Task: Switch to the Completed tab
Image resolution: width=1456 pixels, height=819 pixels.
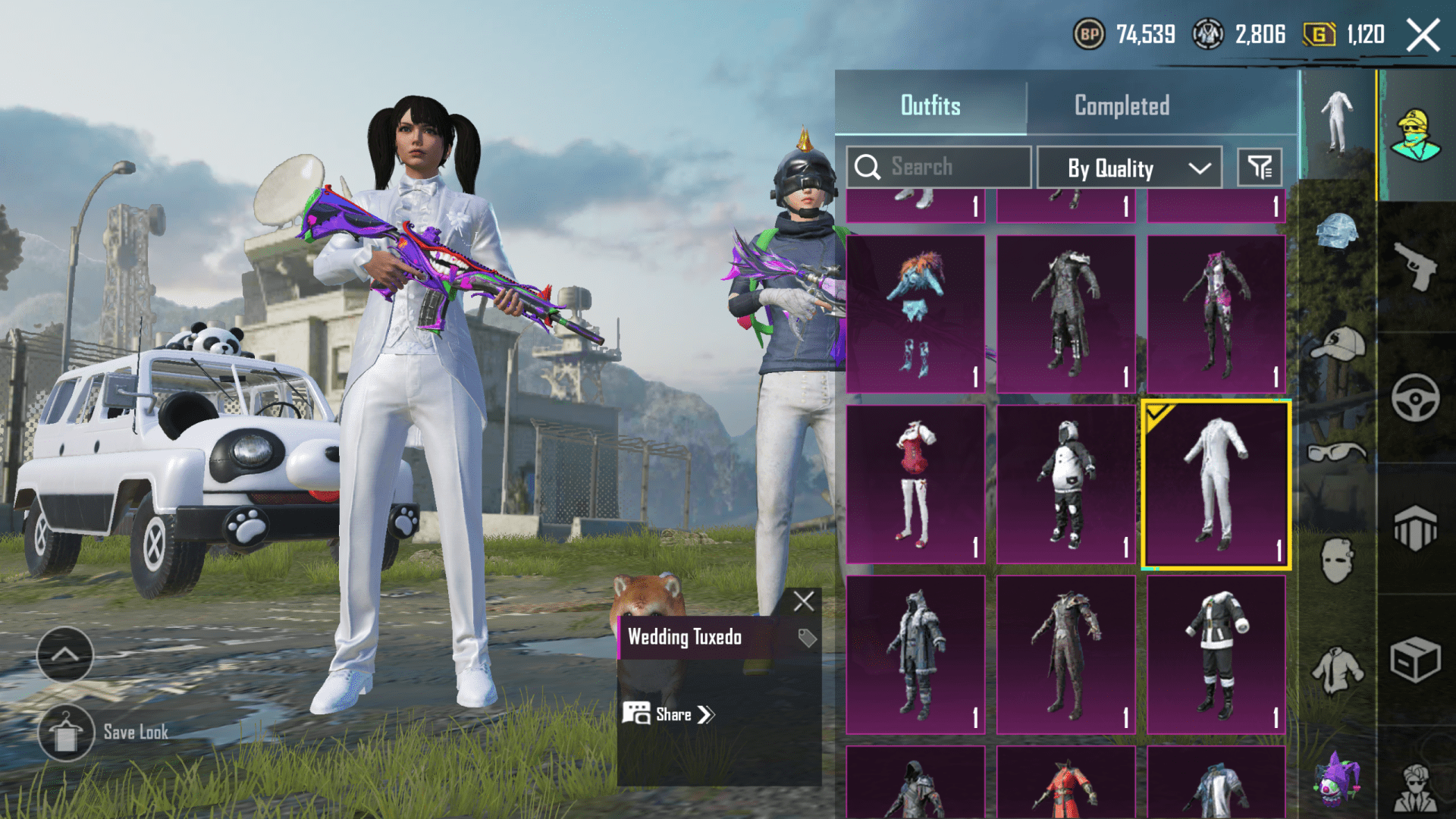Action: (x=1120, y=105)
